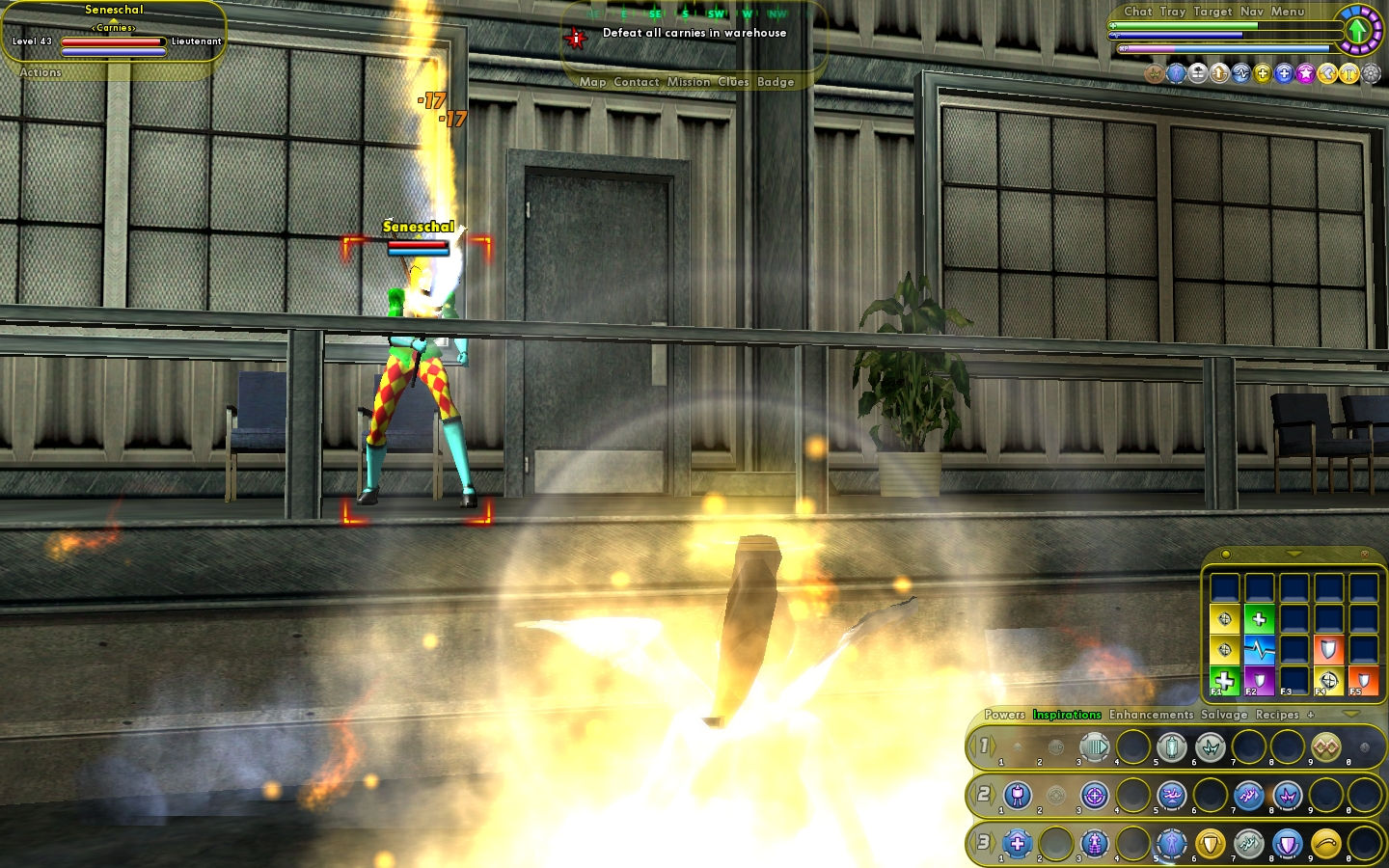Toggle the Target window
1389x868 pixels.
click(x=1212, y=12)
